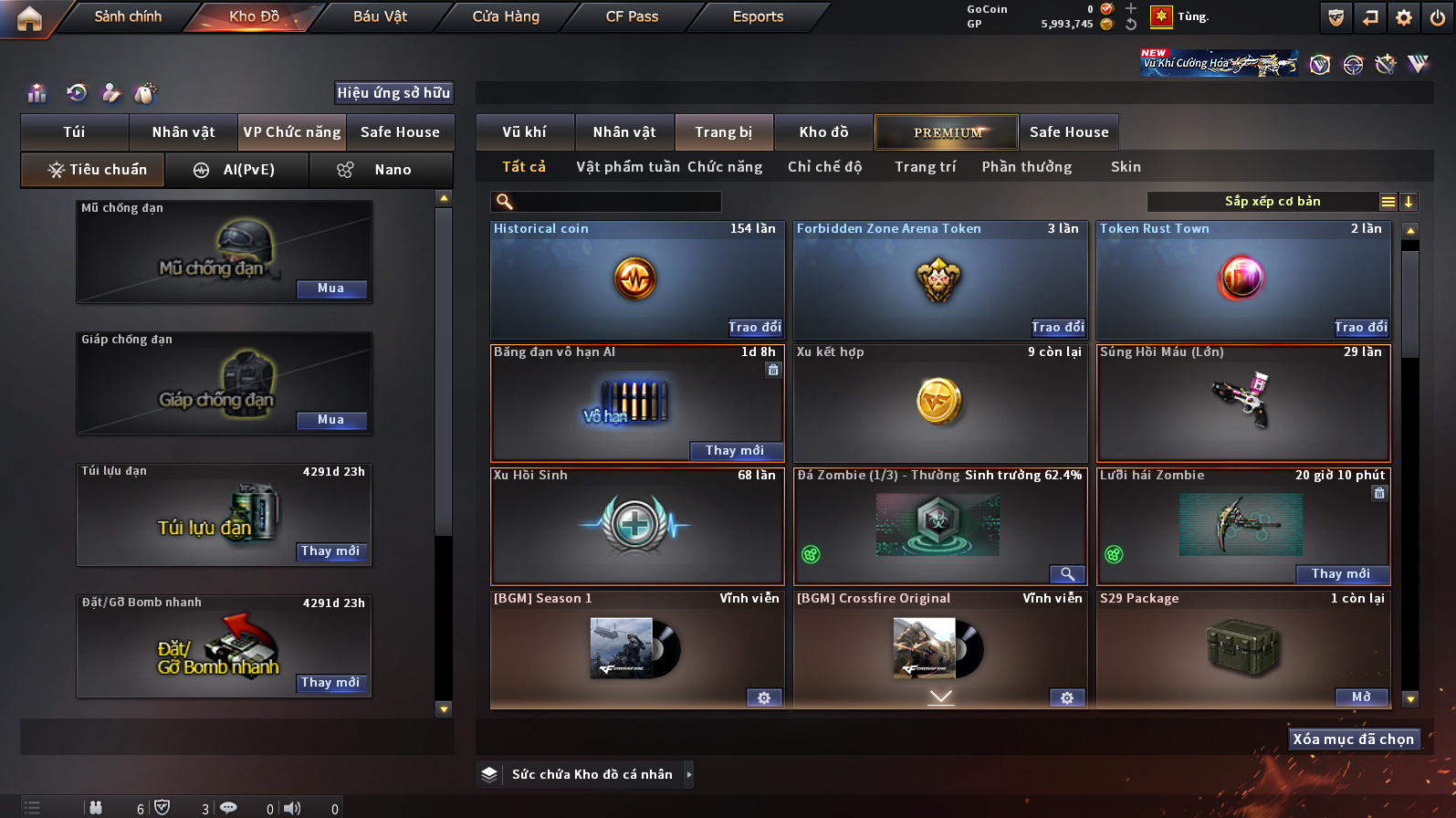Image resolution: width=1456 pixels, height=818 pixels.
Task: Buy the Mũ chống đạn helmet
Action: coord(330,288)
